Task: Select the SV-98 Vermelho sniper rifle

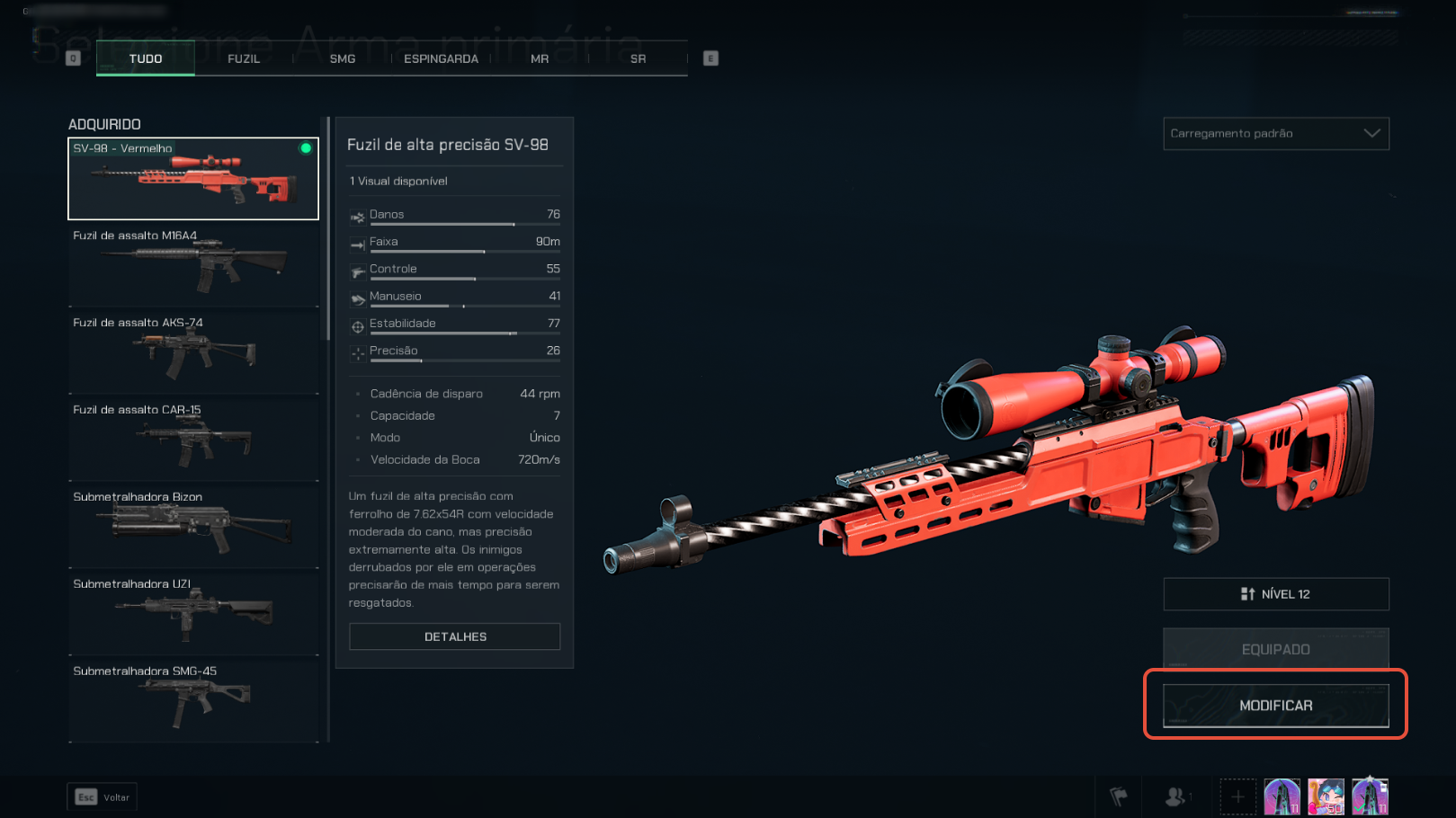Action: coord(193,178)
